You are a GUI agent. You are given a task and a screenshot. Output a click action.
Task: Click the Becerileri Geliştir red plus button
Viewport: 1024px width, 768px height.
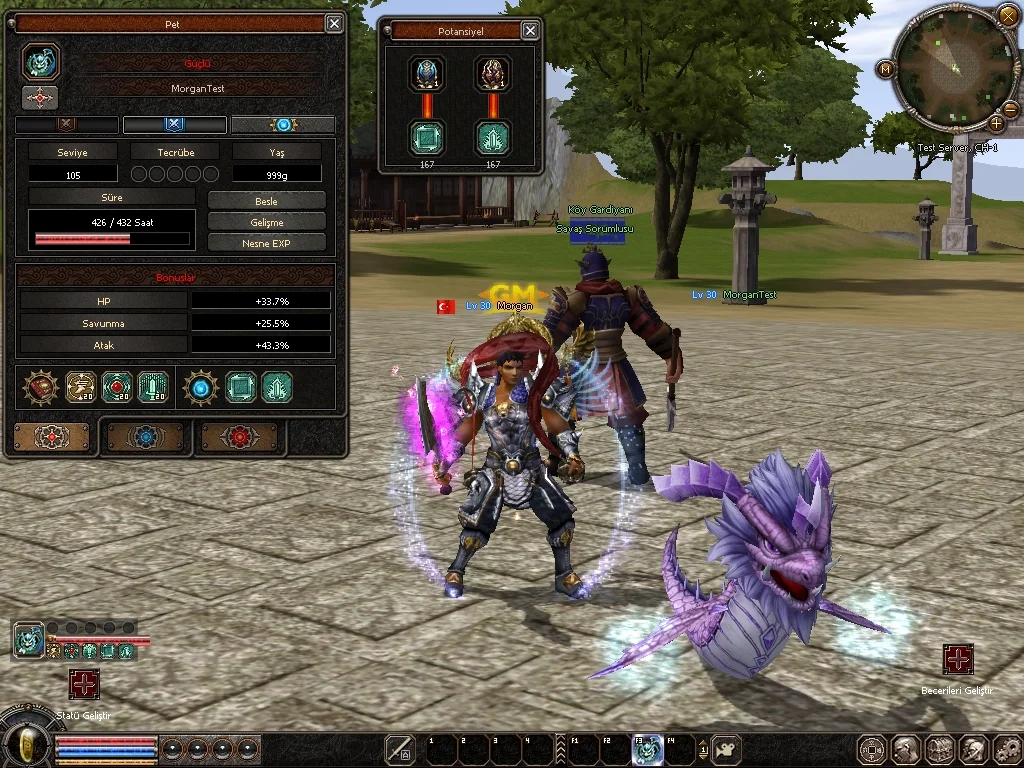958,660
